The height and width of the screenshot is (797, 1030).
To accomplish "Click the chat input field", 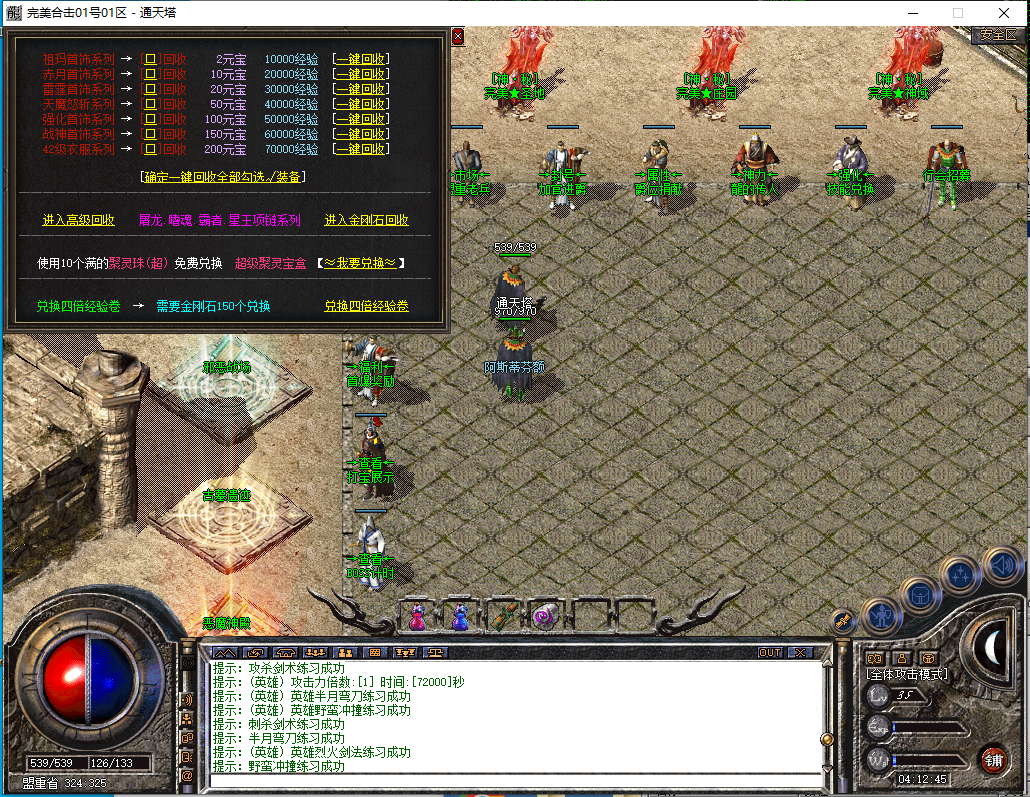I will [510, 781].
